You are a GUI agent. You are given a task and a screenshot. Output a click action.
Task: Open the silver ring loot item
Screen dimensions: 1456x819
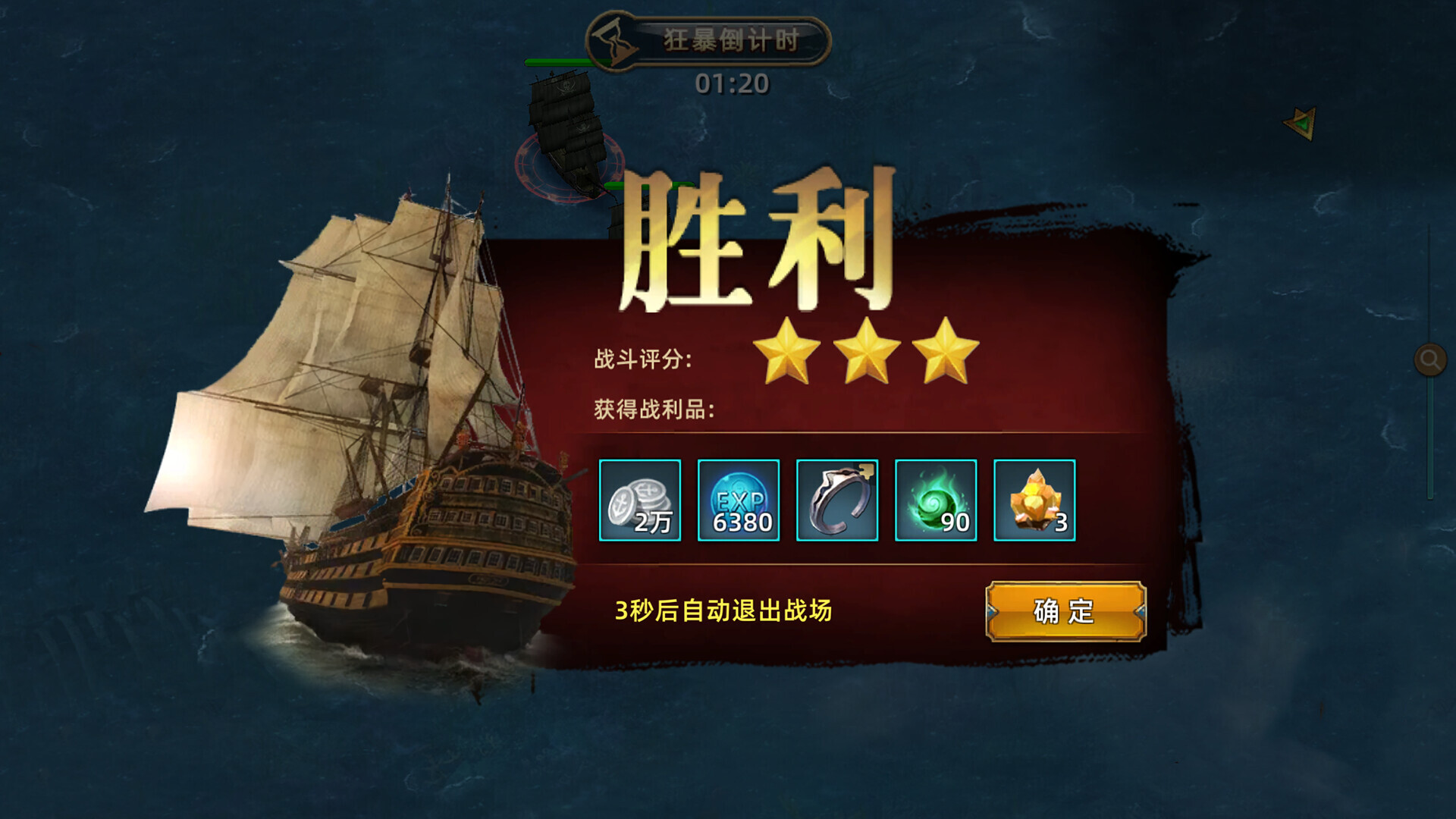click(x=836, y=500)
